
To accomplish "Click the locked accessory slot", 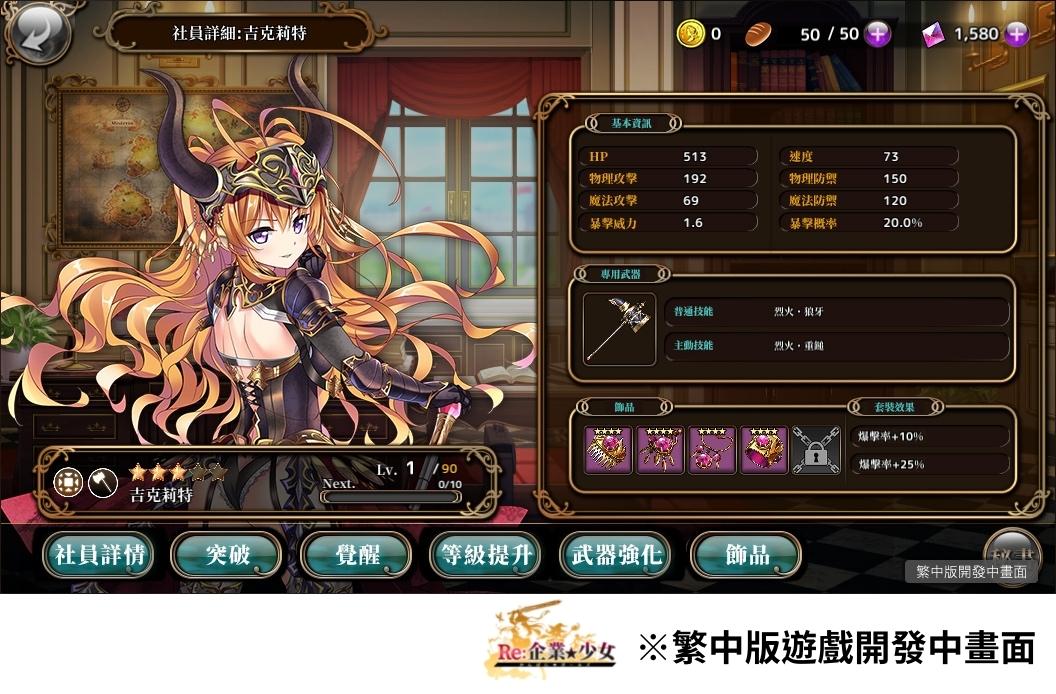I will [815, 450].
